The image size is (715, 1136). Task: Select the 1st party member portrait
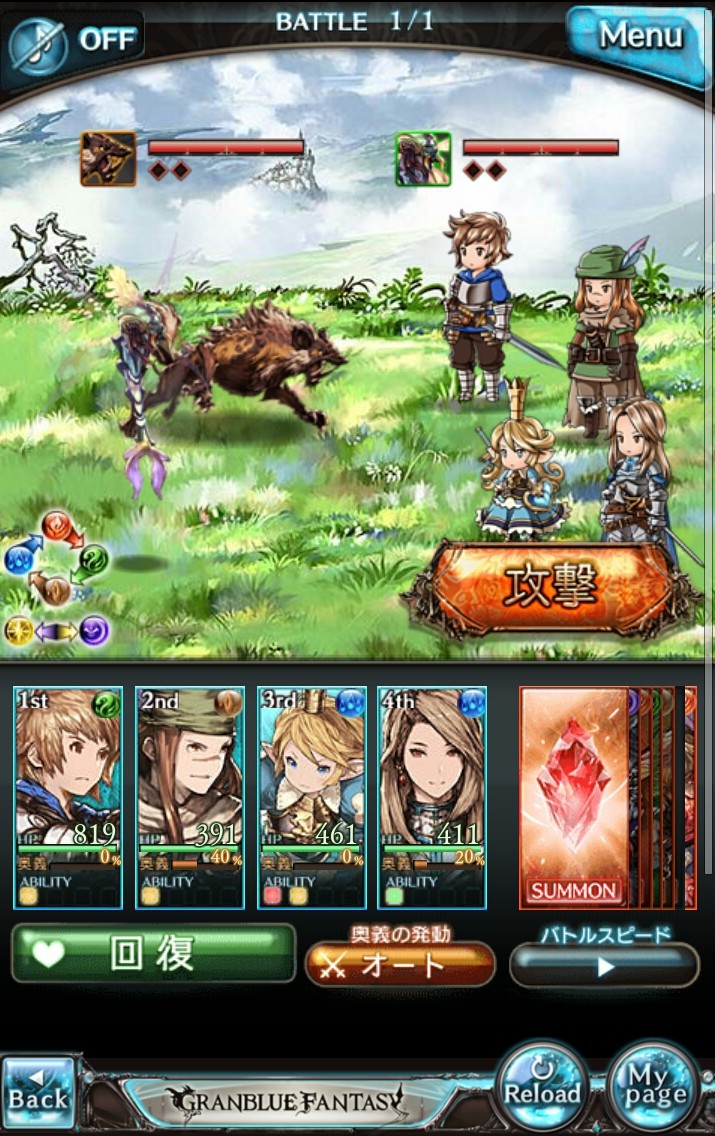68,797
